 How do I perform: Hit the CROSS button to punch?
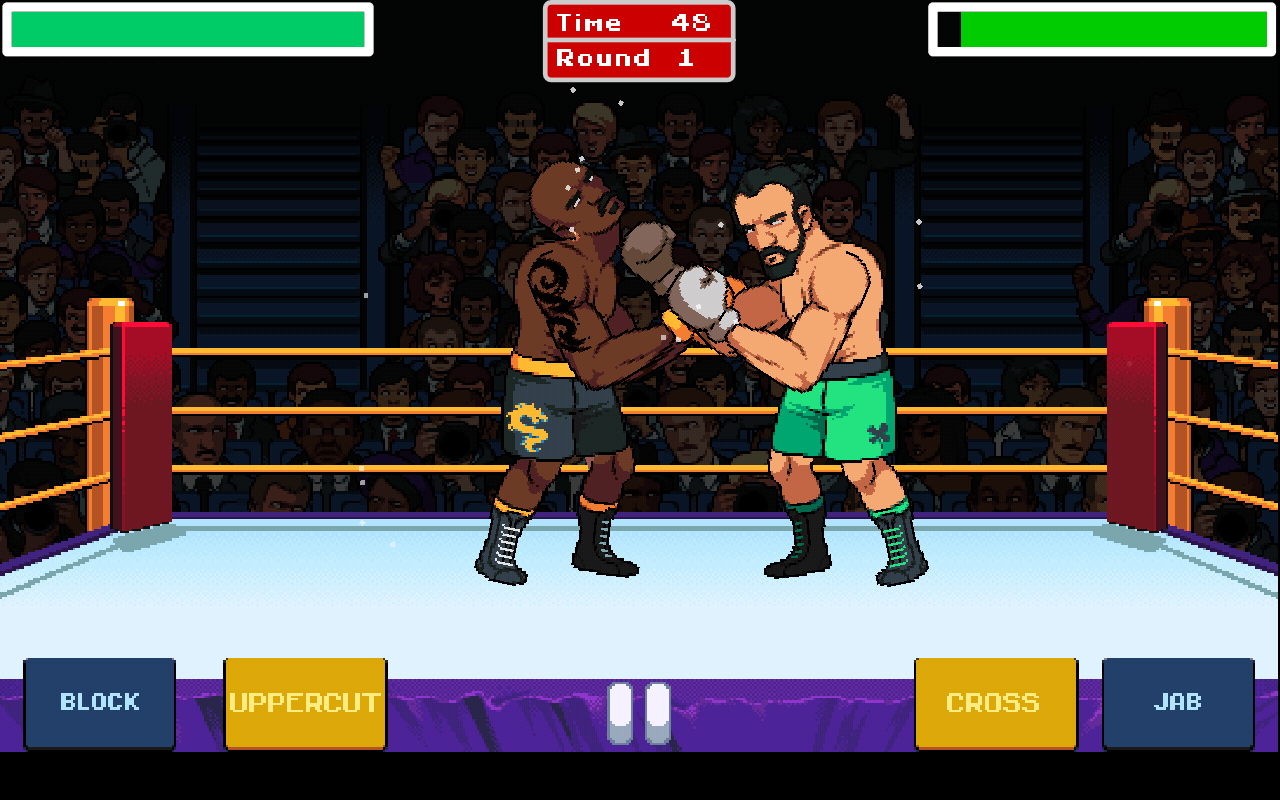[x=995, y=702]
